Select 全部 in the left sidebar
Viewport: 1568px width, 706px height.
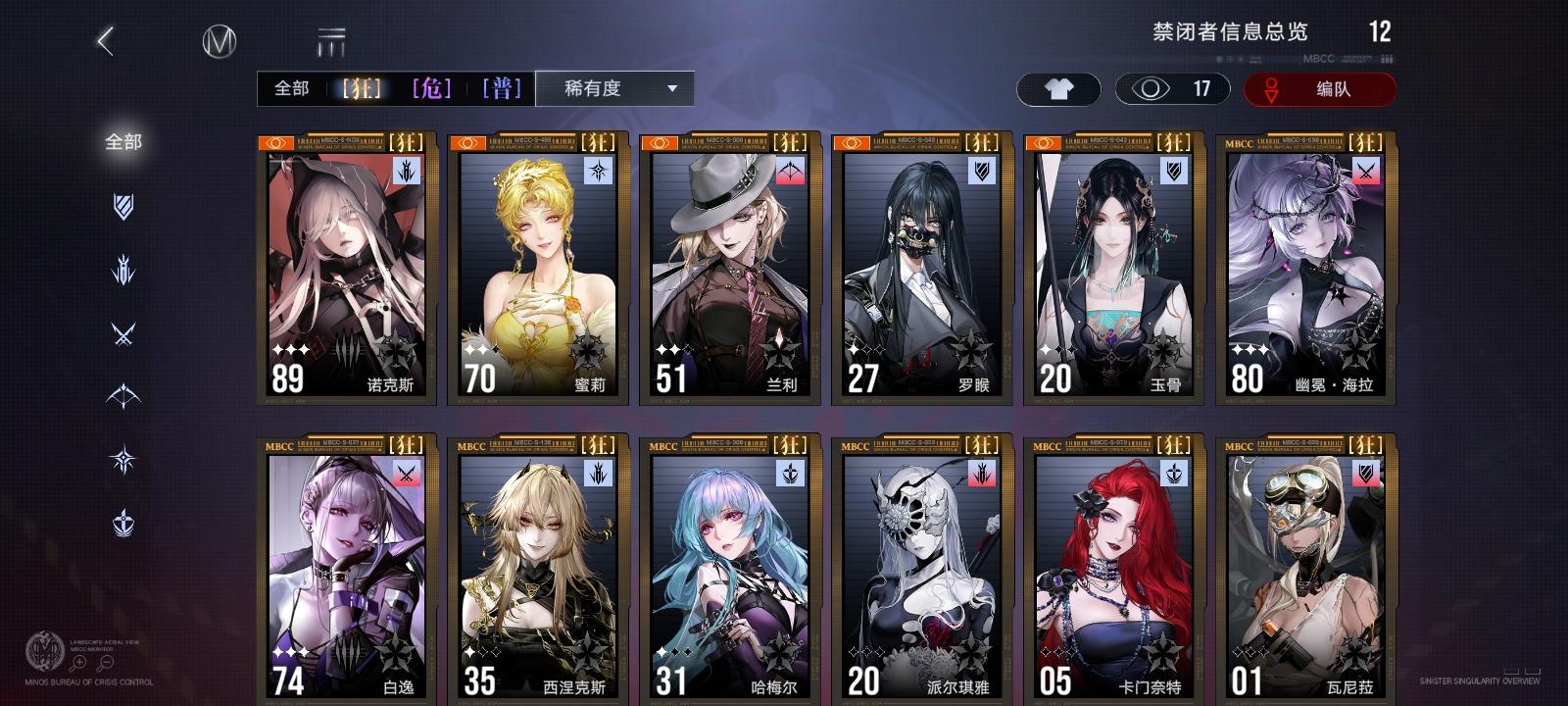[122, 141]
